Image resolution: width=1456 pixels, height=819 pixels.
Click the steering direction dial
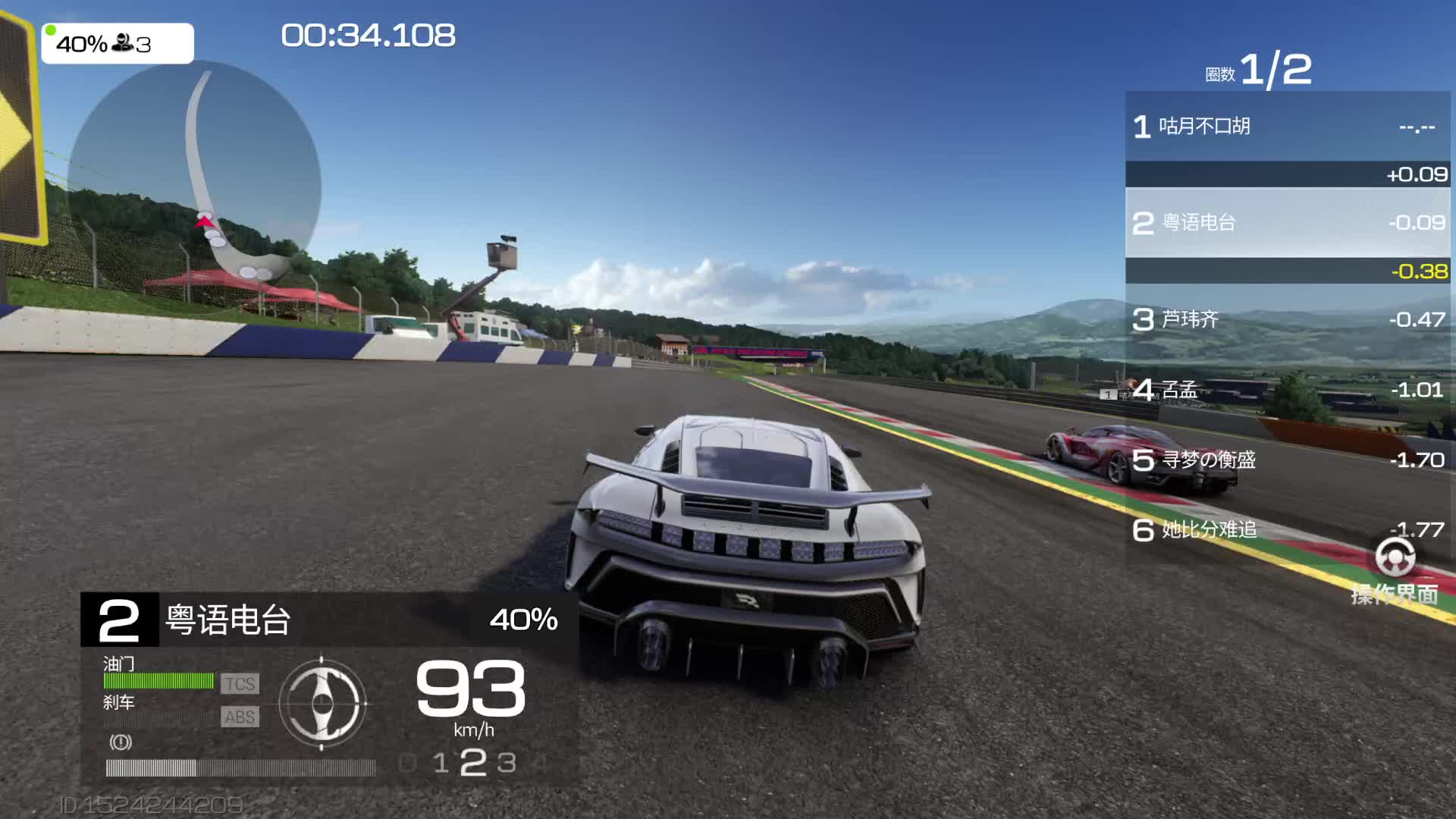point(322,703)
